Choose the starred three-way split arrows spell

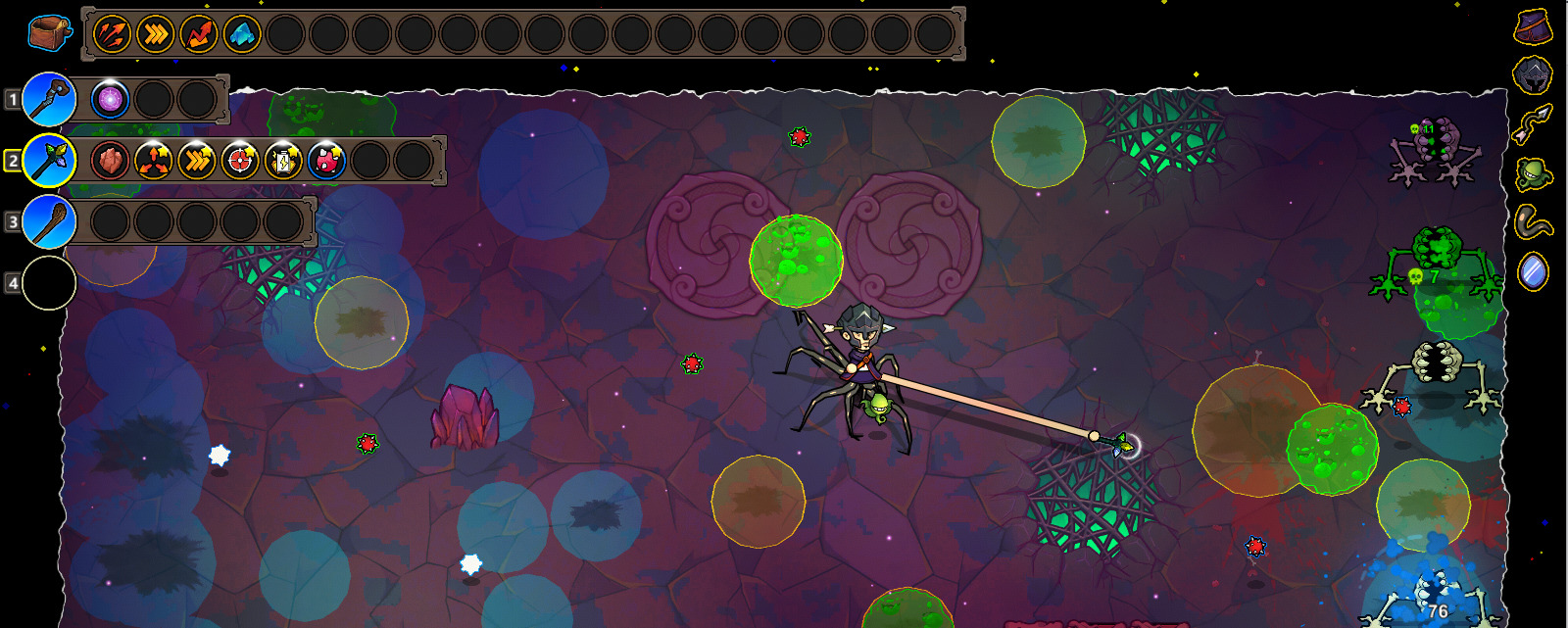pyautogui.click(x=154, y=161)
